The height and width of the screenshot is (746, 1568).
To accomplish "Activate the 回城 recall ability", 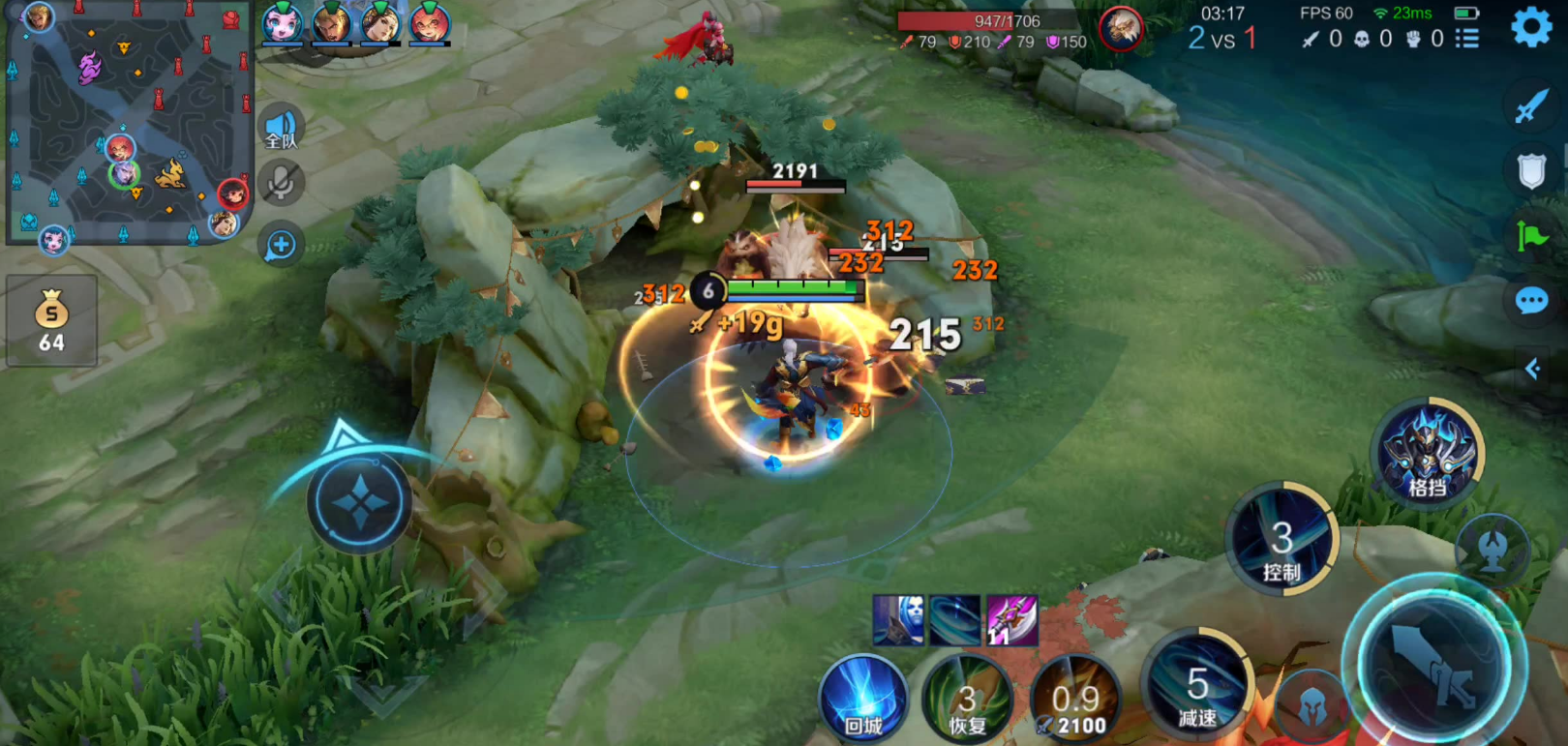I will point(862,698).
